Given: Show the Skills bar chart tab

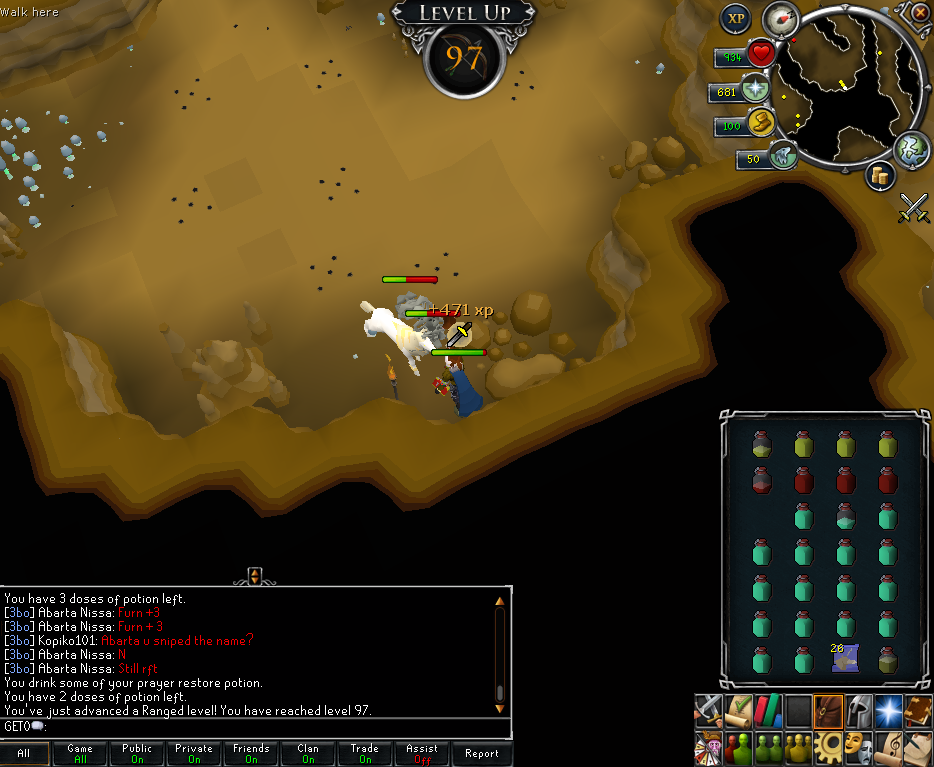Looking at the screenshot, I should click(x=769, y=710).
